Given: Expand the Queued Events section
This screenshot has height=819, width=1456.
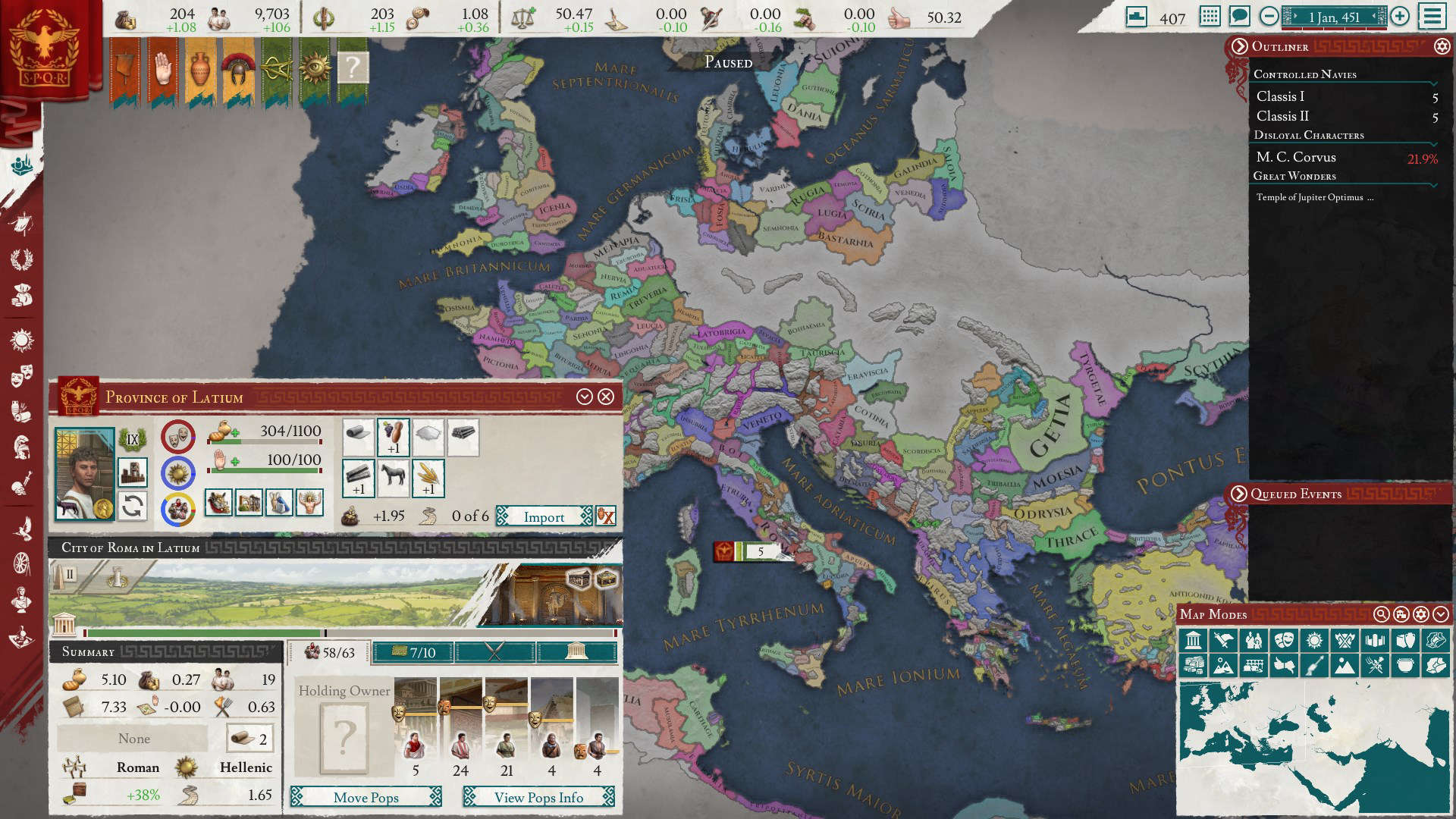Looking at the screenshot, I should pyautogui.click(x=1239, y=494).
